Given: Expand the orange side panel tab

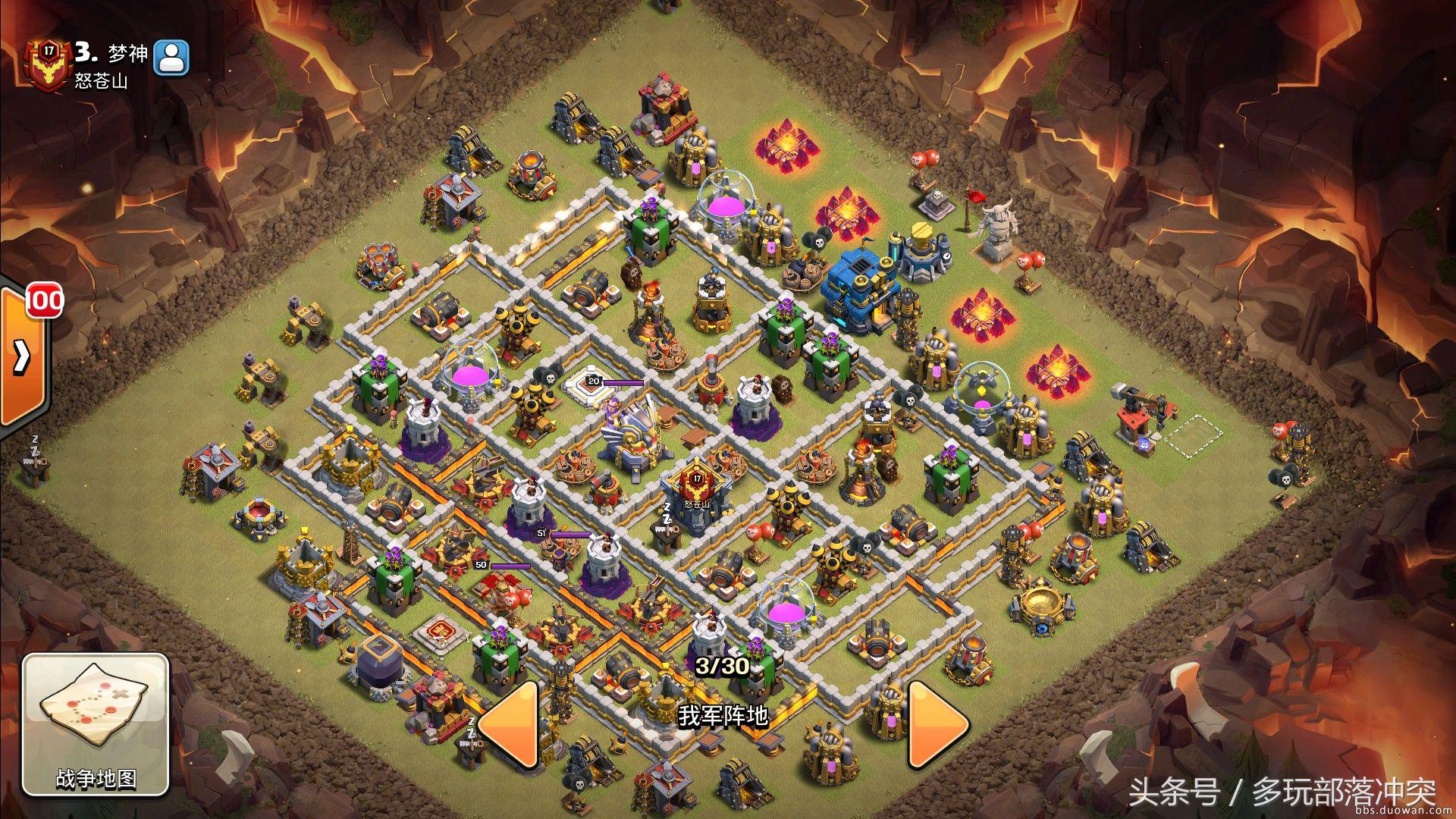Looking at the screenshot, I should click(x=23, y=355).
